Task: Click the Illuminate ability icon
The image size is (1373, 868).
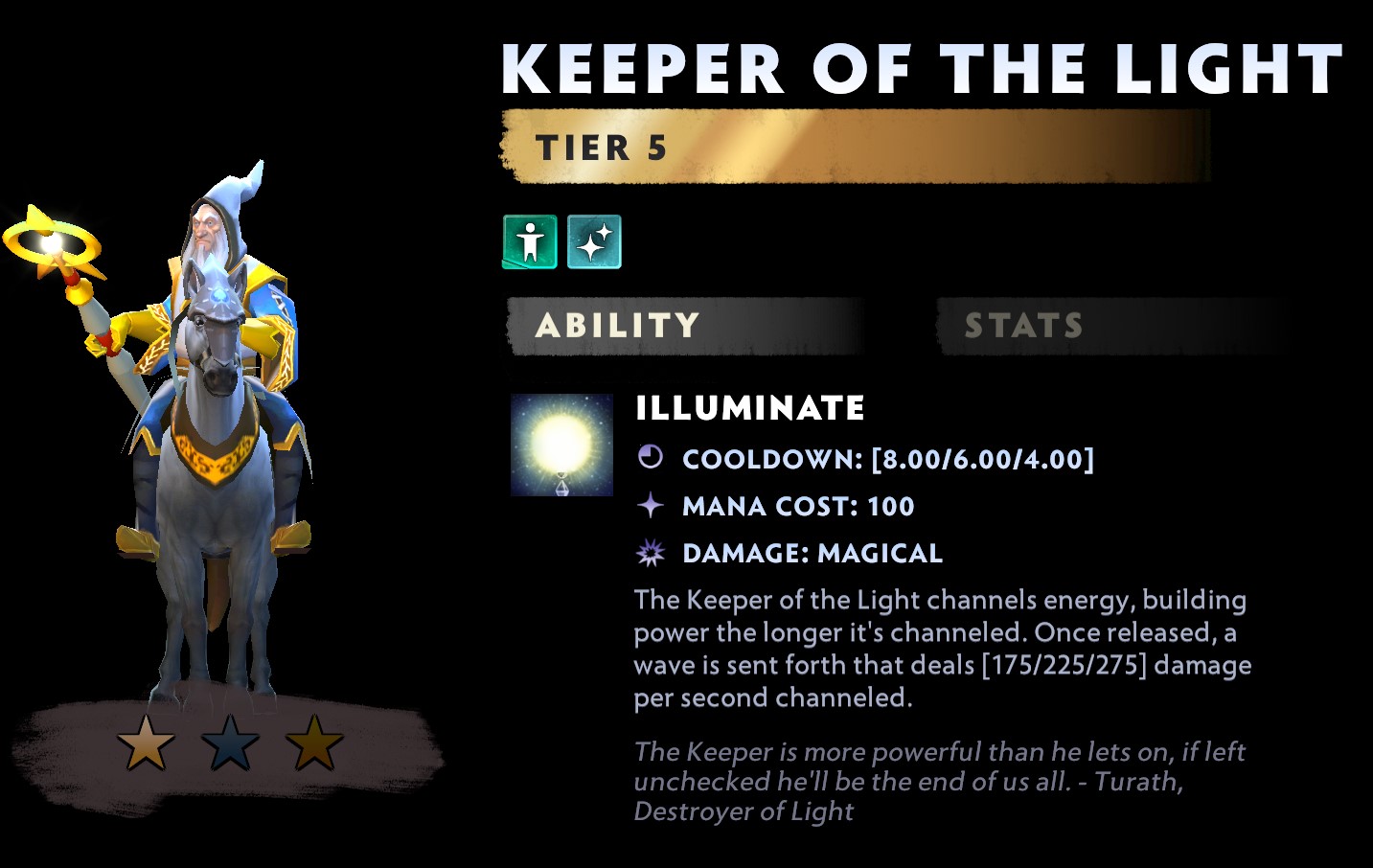Action: coord(561,445)
